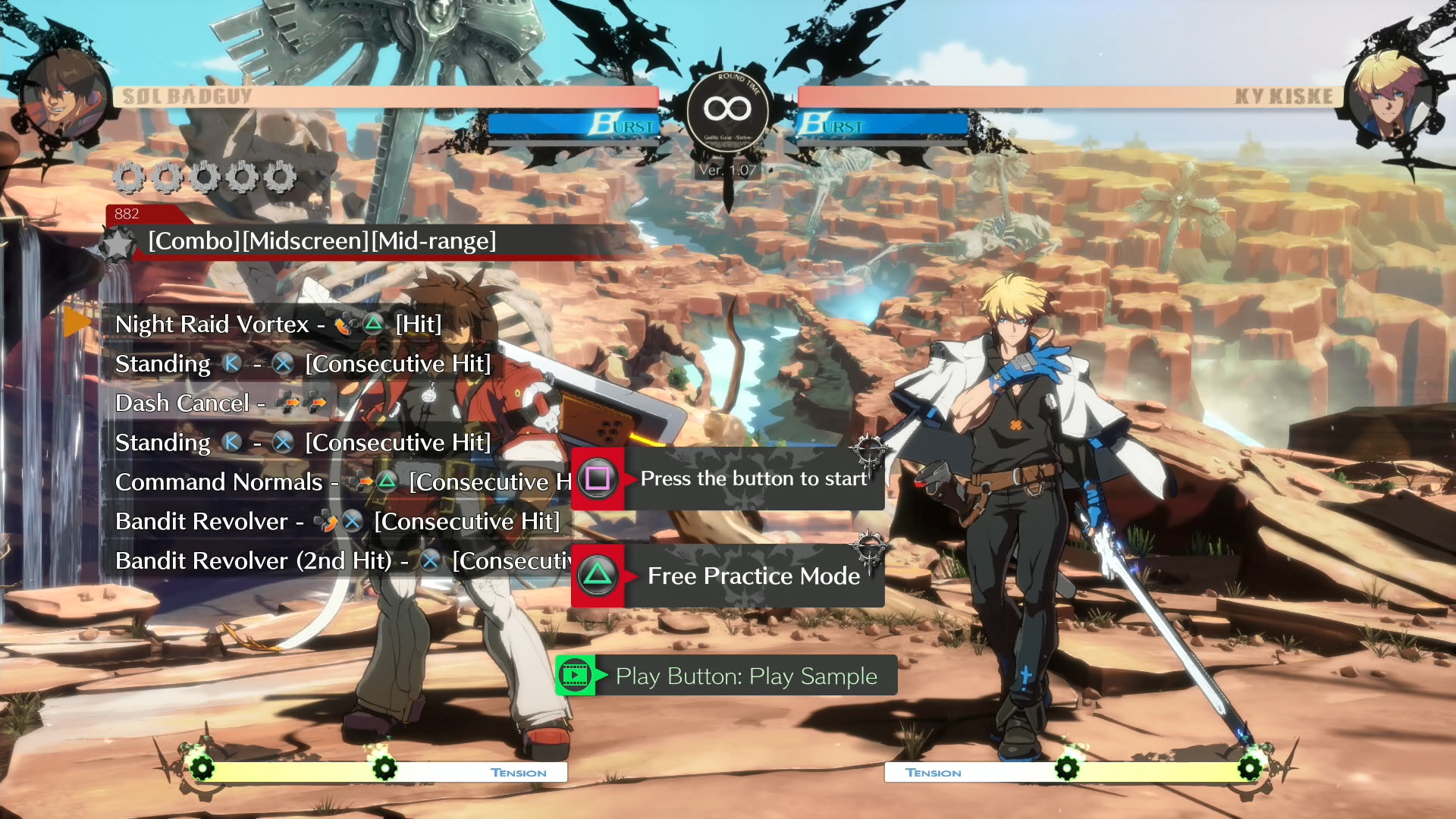Click the star icon beside the combo title
The height and width of the screenshot is (819, 1456).
click(118, 244)
